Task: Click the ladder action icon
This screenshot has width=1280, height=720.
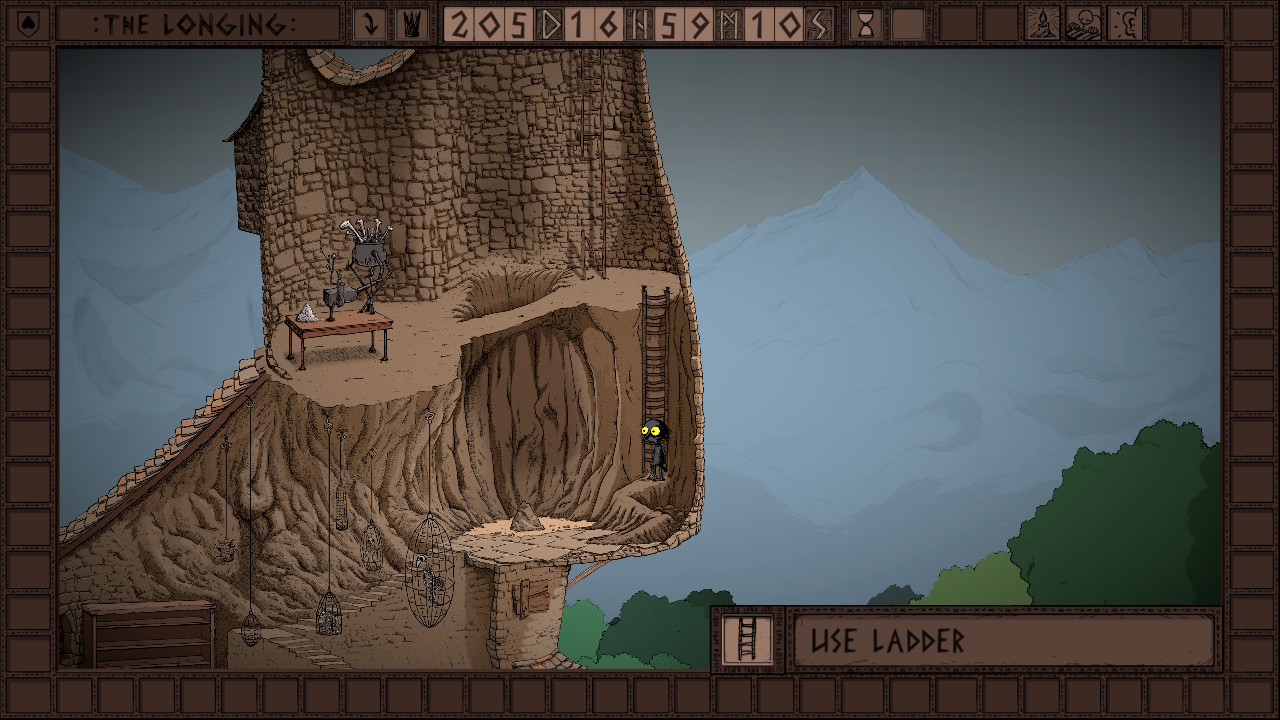Action: coord(746,639)
